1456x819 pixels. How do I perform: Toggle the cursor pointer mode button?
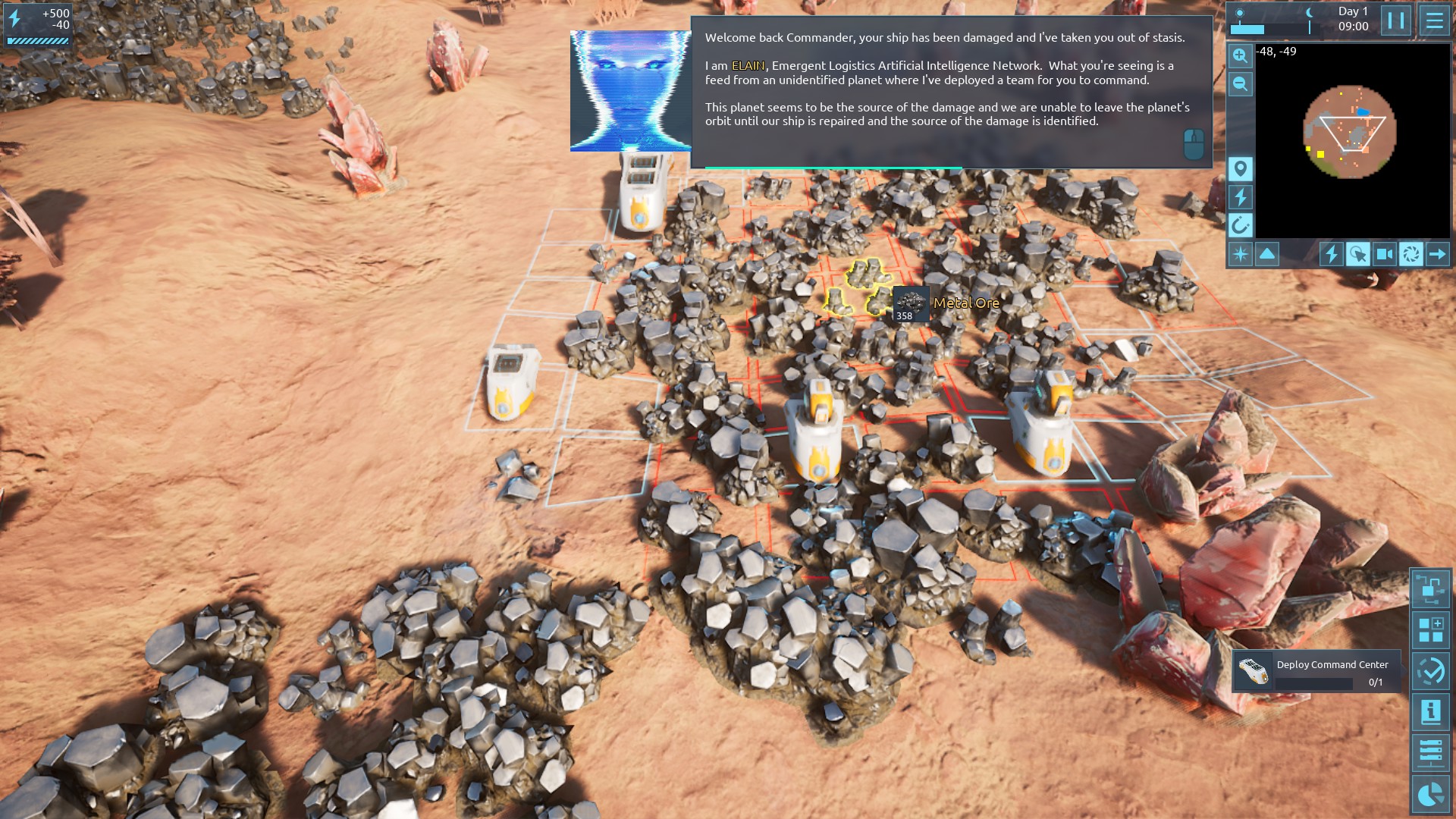1358,254
